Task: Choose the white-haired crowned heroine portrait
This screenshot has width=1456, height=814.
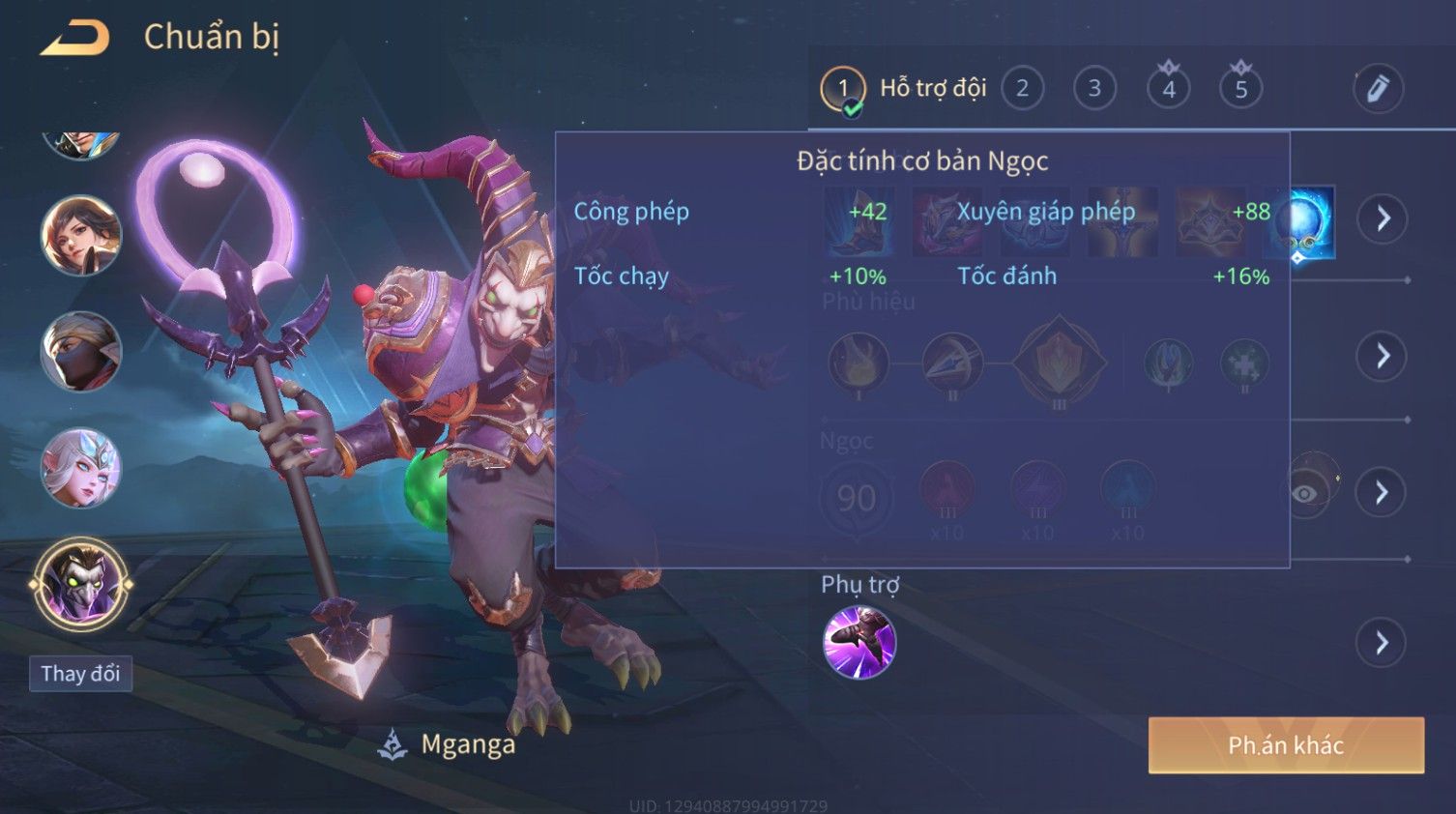Action: coord(81,468)
